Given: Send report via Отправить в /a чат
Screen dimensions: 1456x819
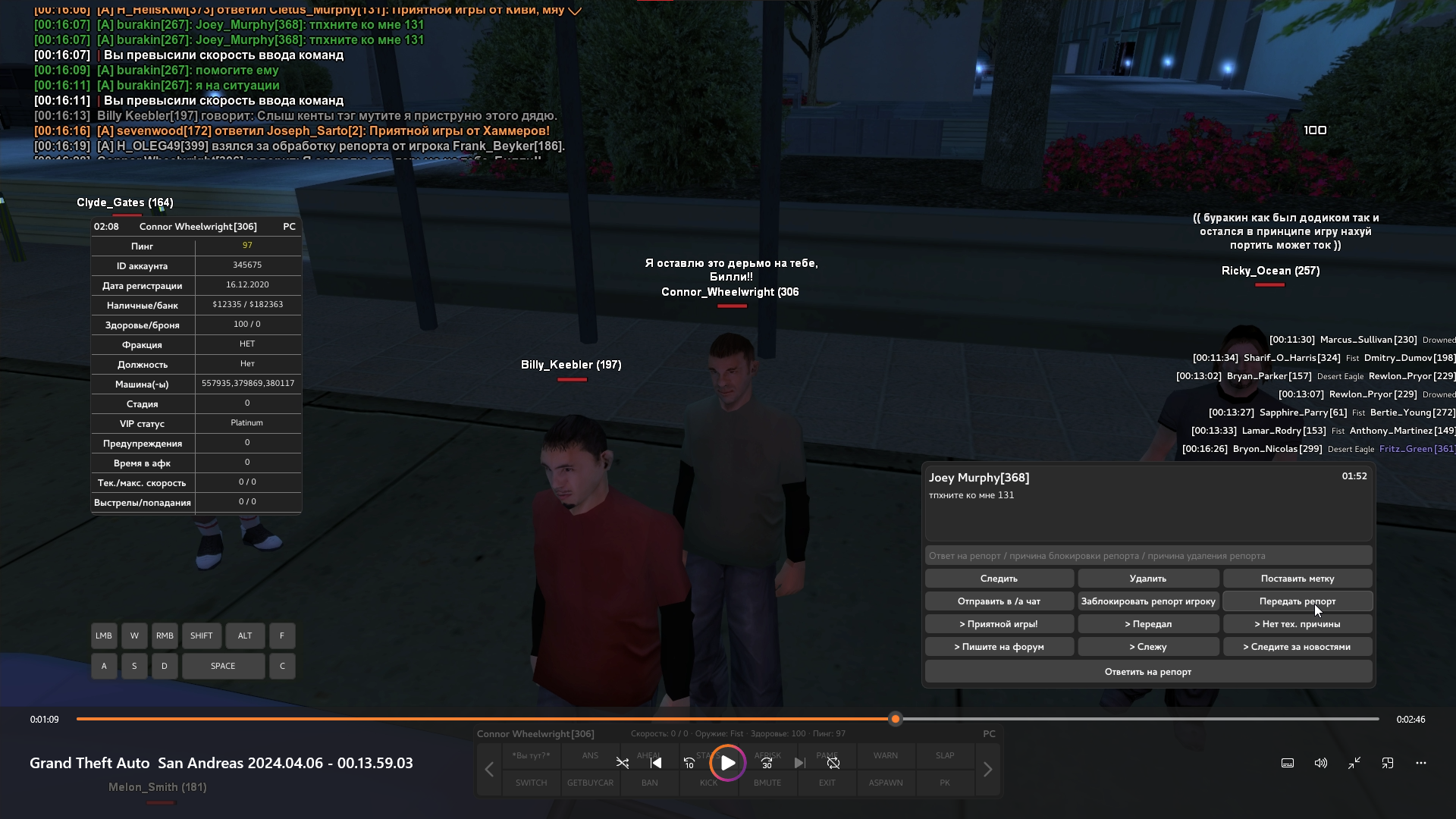Looking at the screenshot, I should 999,601.
